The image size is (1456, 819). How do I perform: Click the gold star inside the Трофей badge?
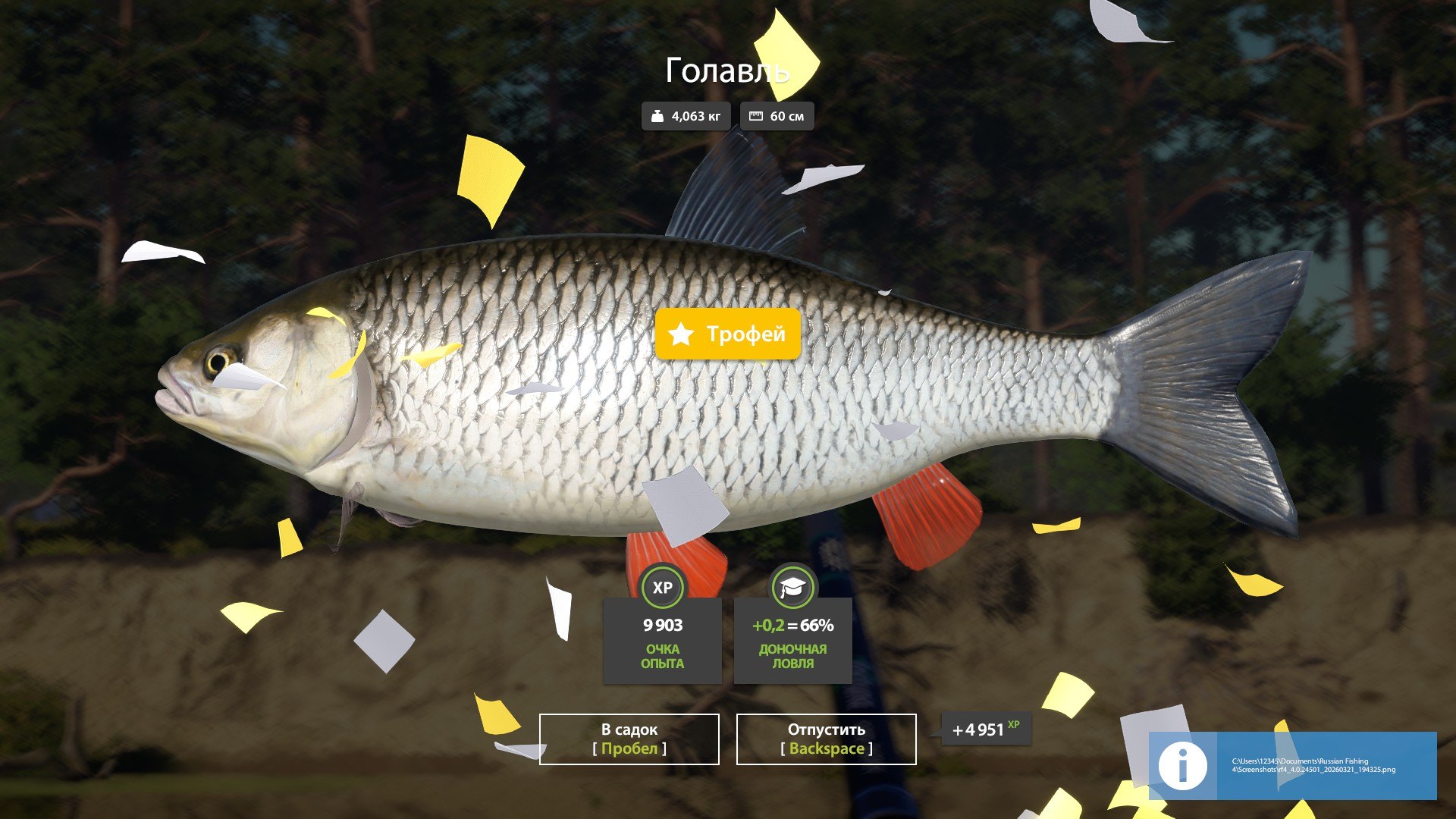[680, 334]
